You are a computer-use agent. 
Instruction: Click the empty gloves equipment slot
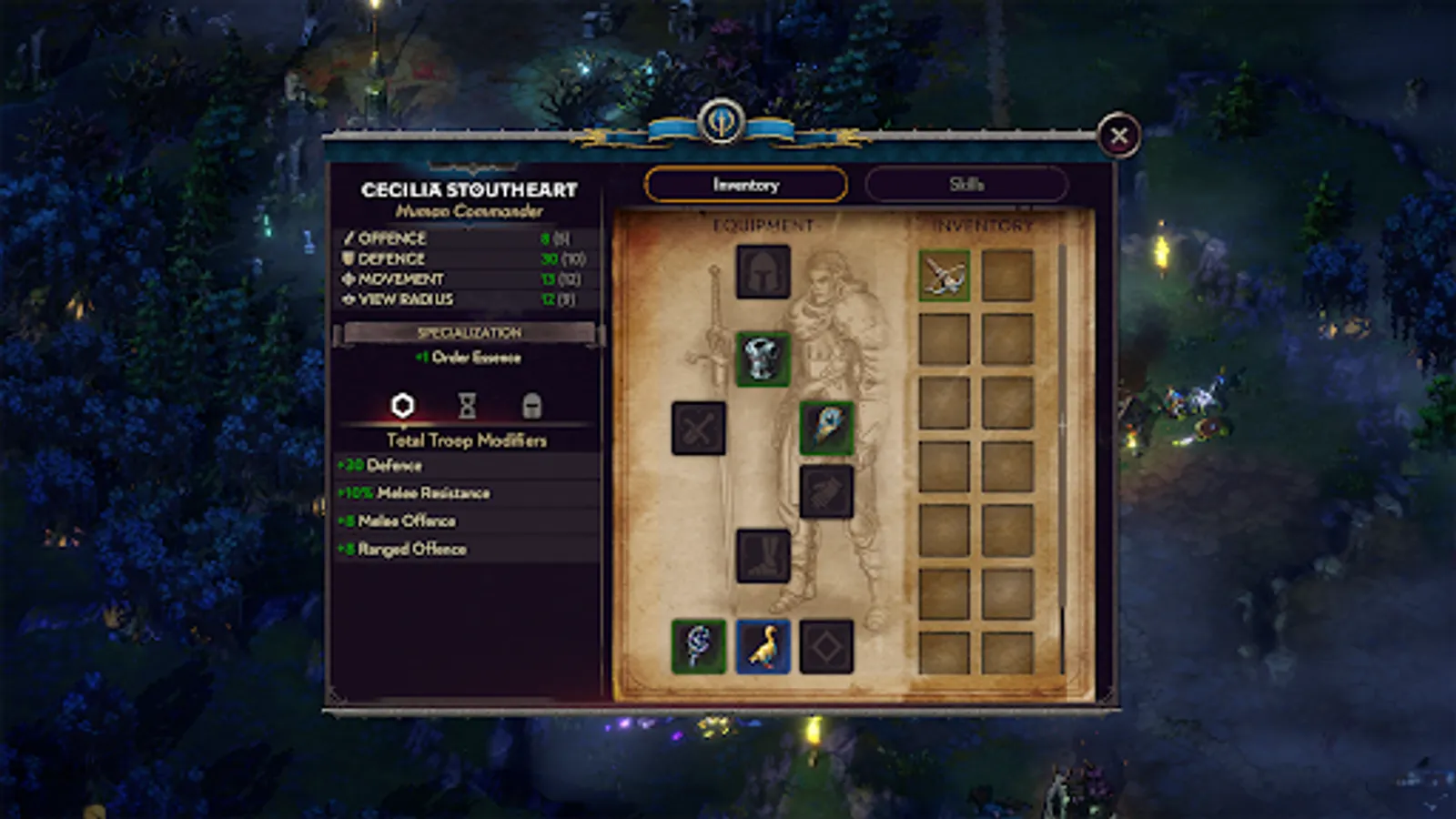tap(828, 492)
